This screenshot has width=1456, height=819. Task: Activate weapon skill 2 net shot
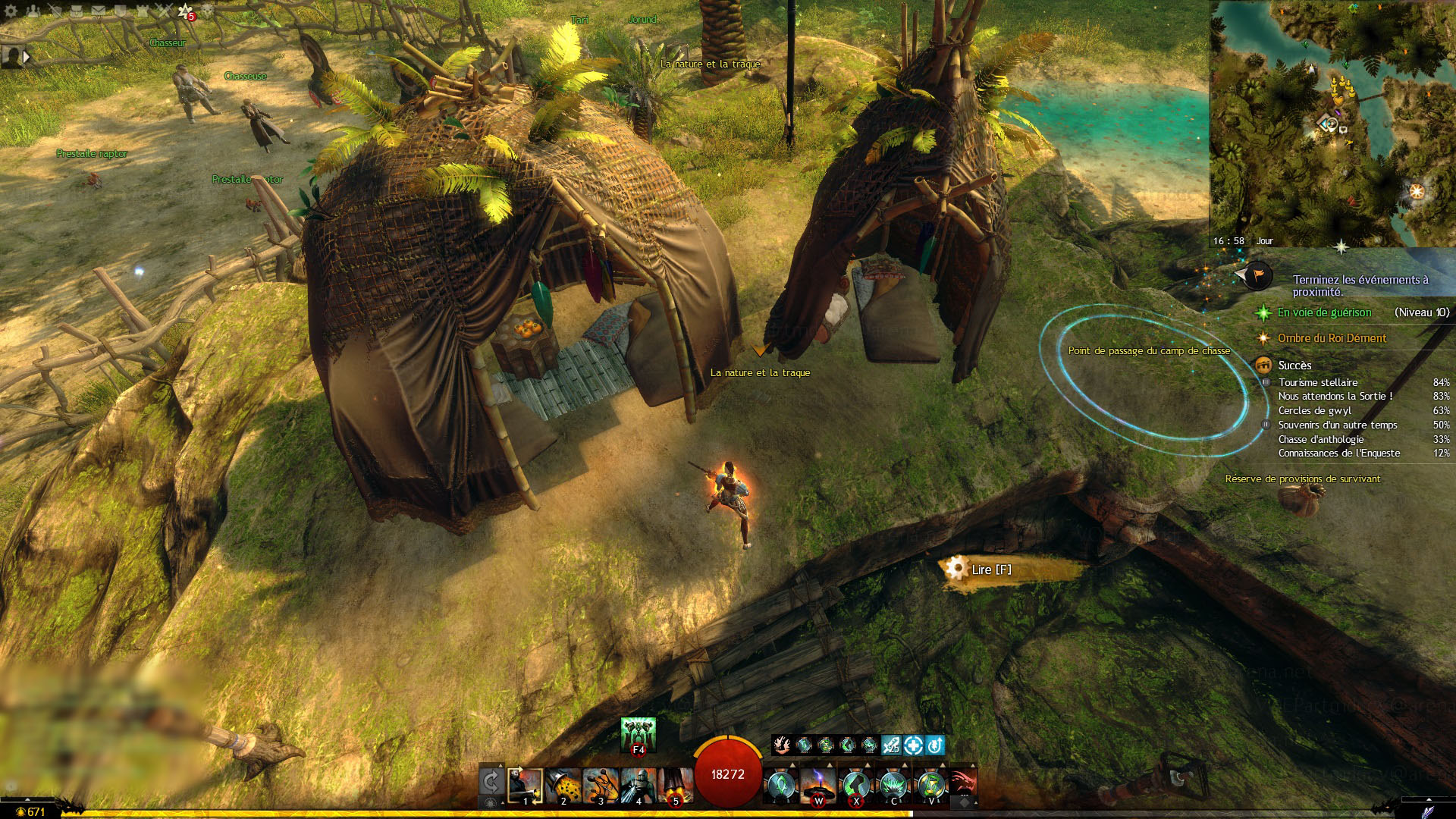[x=563, y=786]
